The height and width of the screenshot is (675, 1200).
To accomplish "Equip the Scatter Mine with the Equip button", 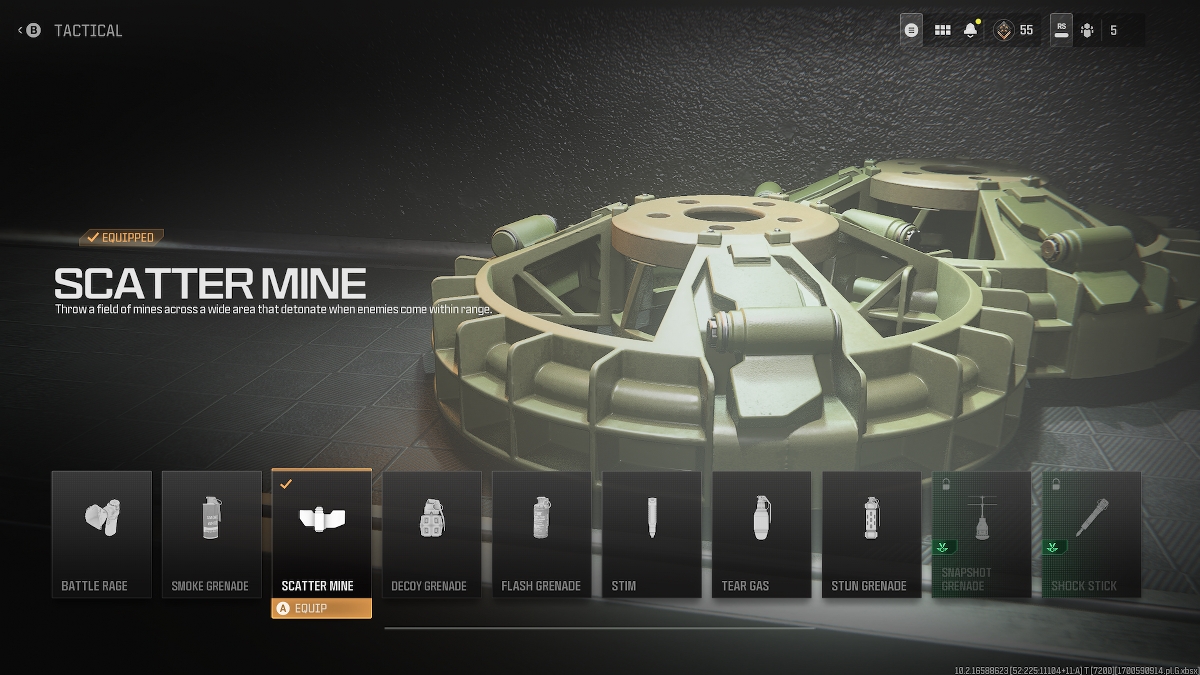I will (321, 608).
